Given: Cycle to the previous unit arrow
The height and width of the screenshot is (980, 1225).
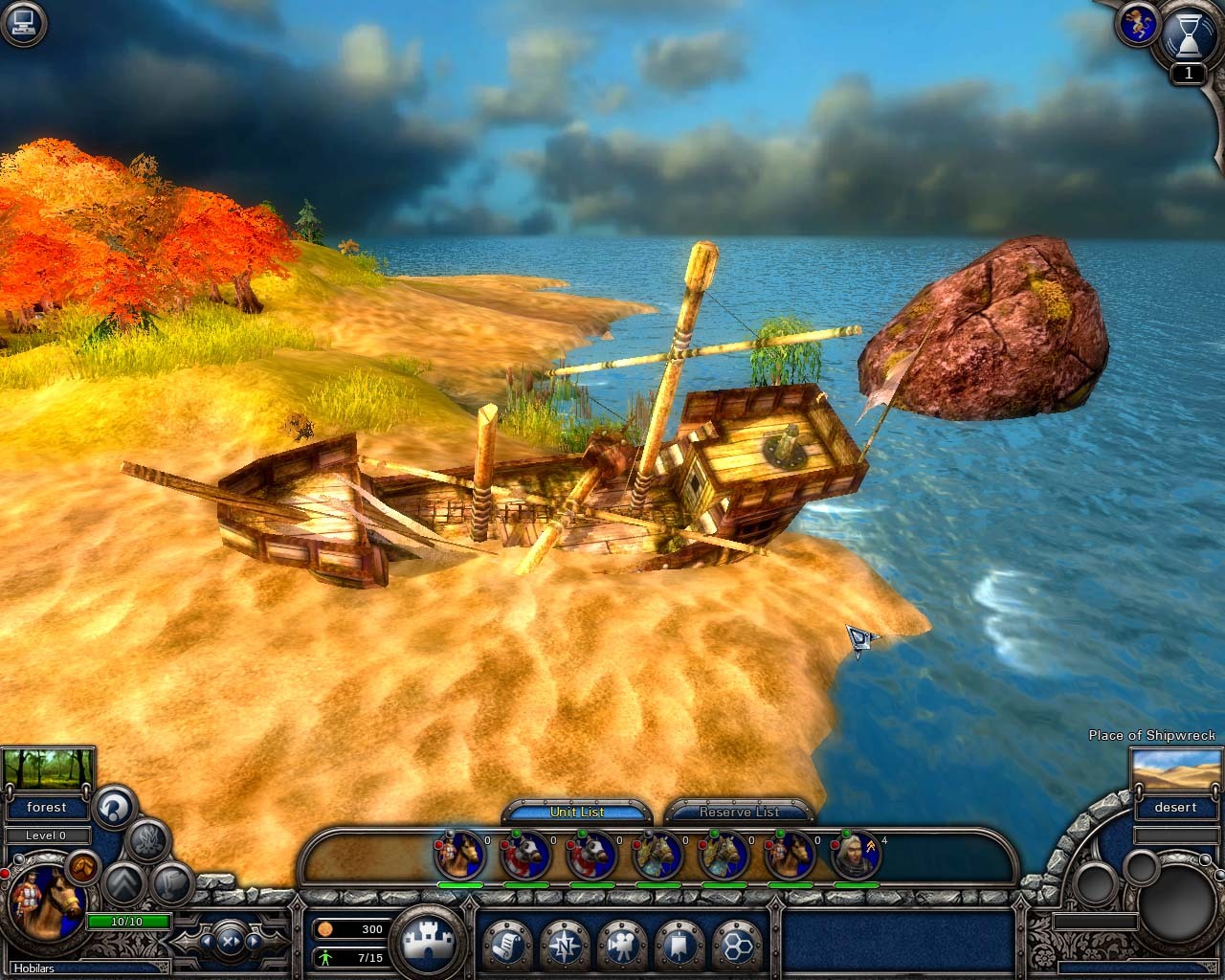Looking at the screenshot, I should 206,941.
